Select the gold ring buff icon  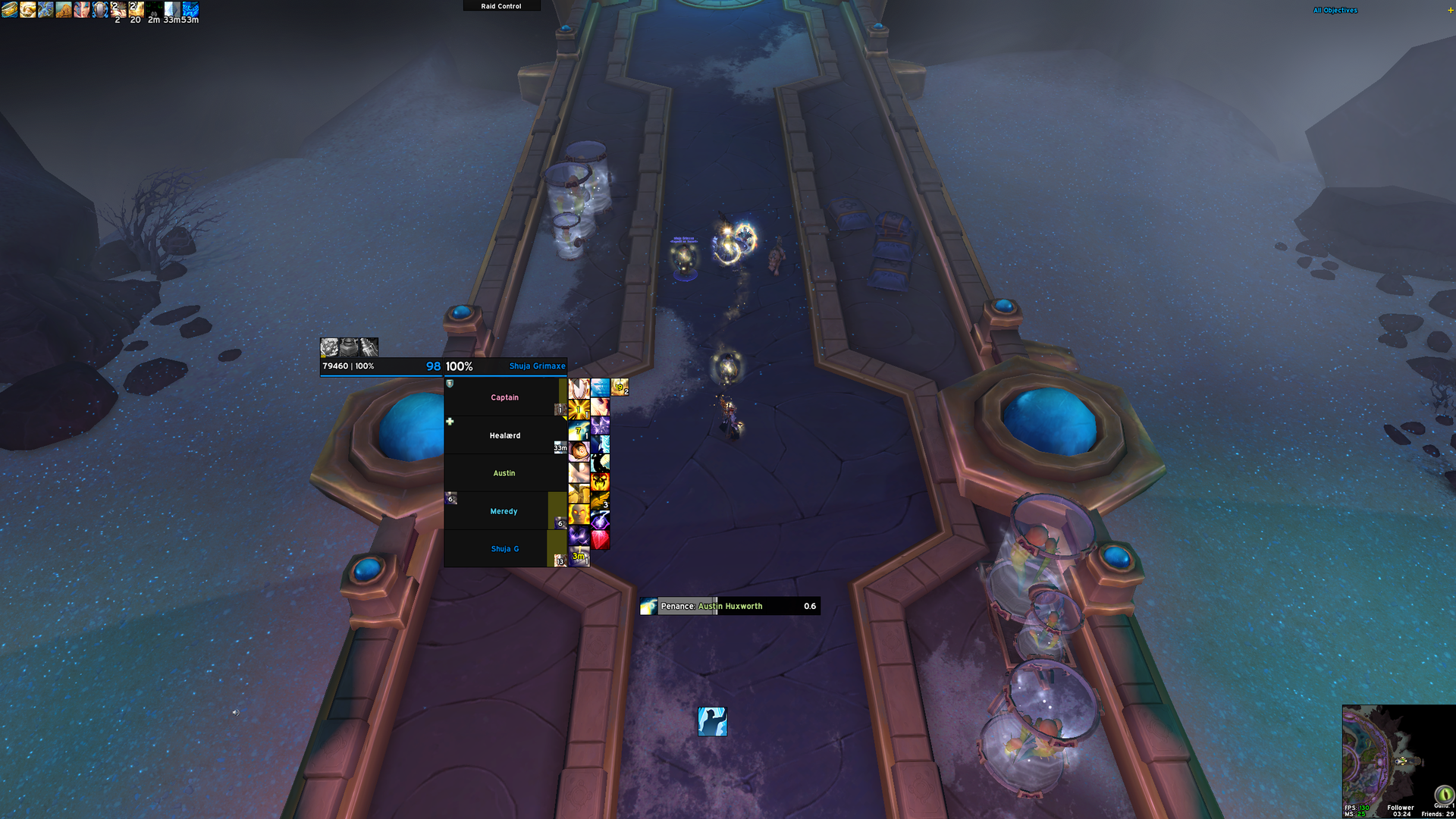[9, 10]
